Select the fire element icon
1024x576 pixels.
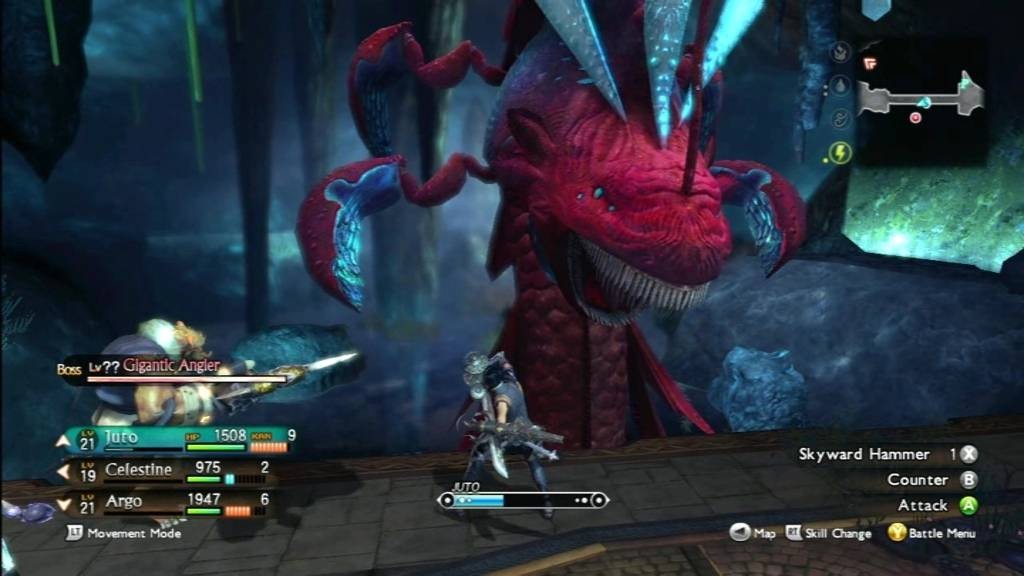point(840,53)
